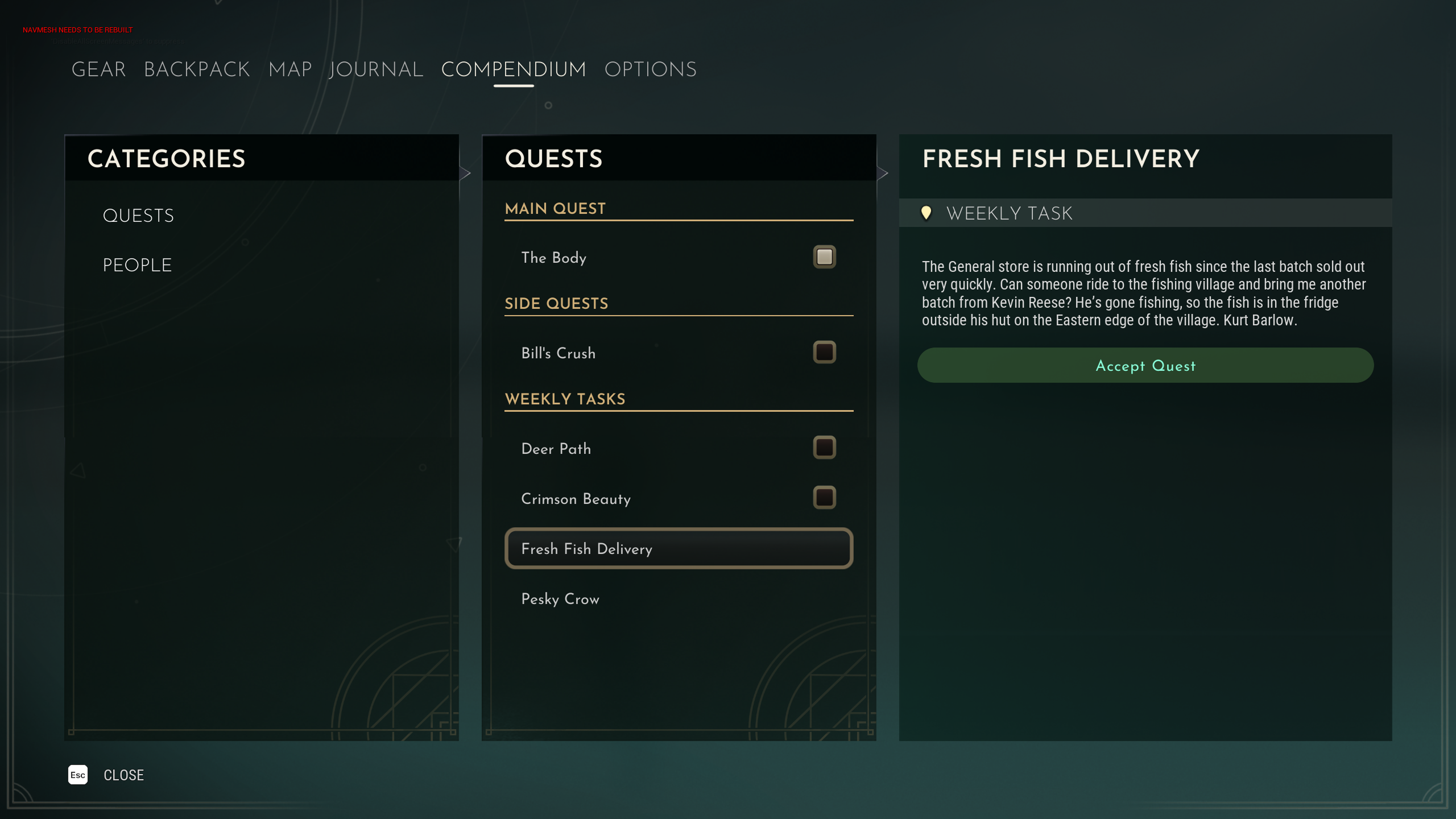View the Deer Path weekly task
The height and width of the screenshot is (819, 1456).
click(556, 449)
